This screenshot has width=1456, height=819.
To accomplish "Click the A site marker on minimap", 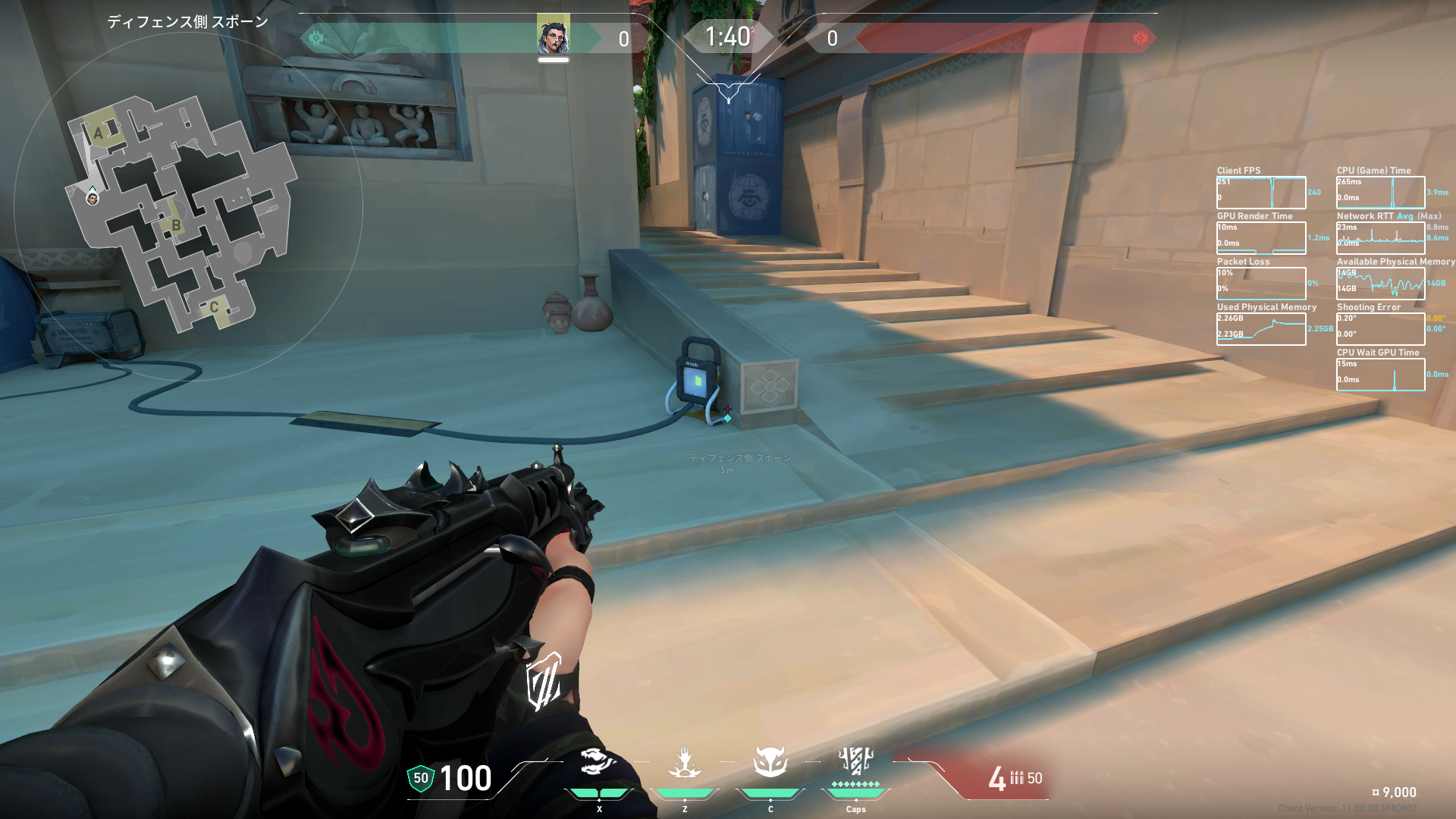I will tap(98, 134).
